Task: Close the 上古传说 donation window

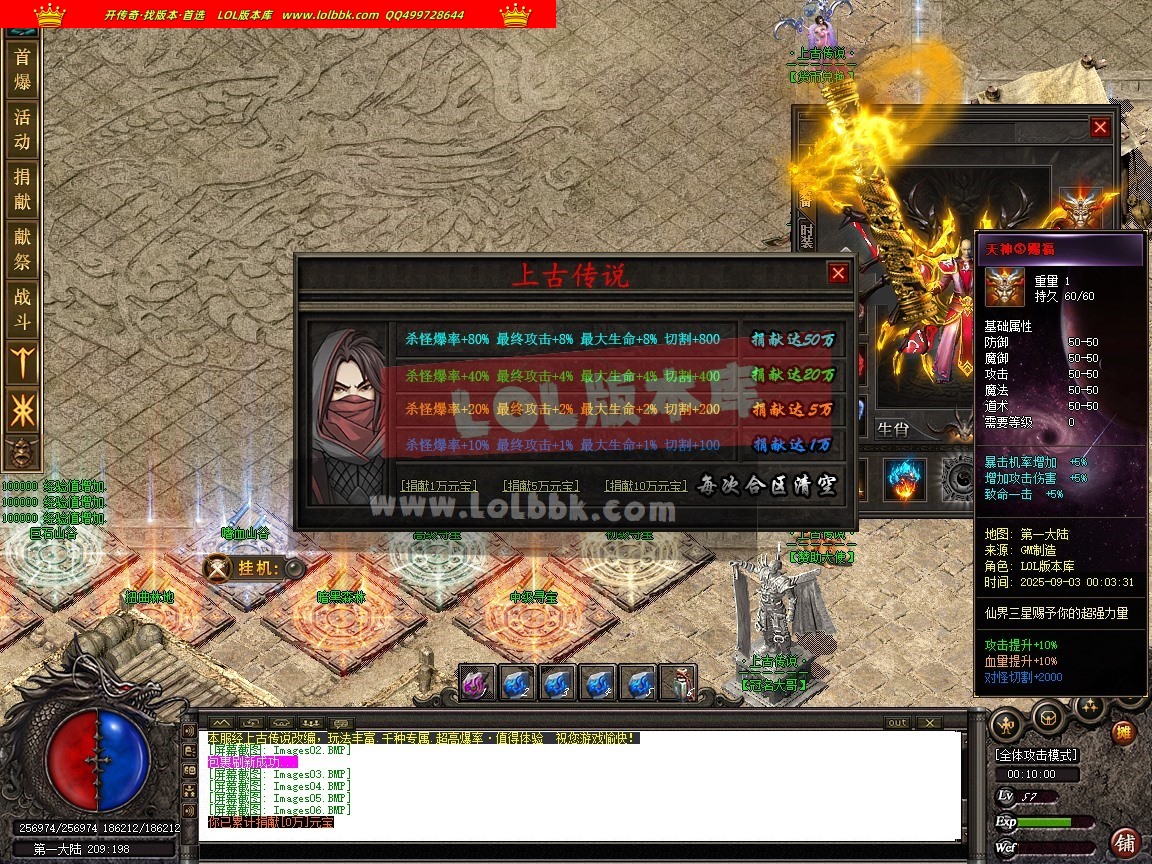Action: point(838,273)
